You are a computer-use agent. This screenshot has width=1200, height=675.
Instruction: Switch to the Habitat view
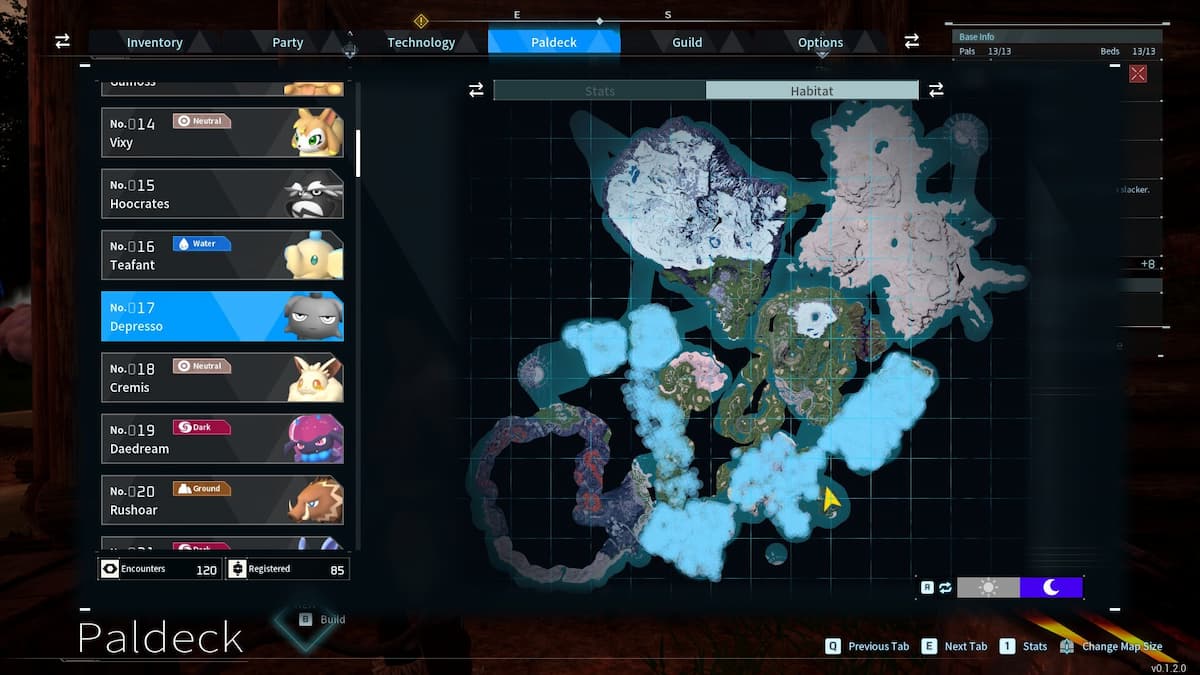pyautogui.click(x=812, y=91)
